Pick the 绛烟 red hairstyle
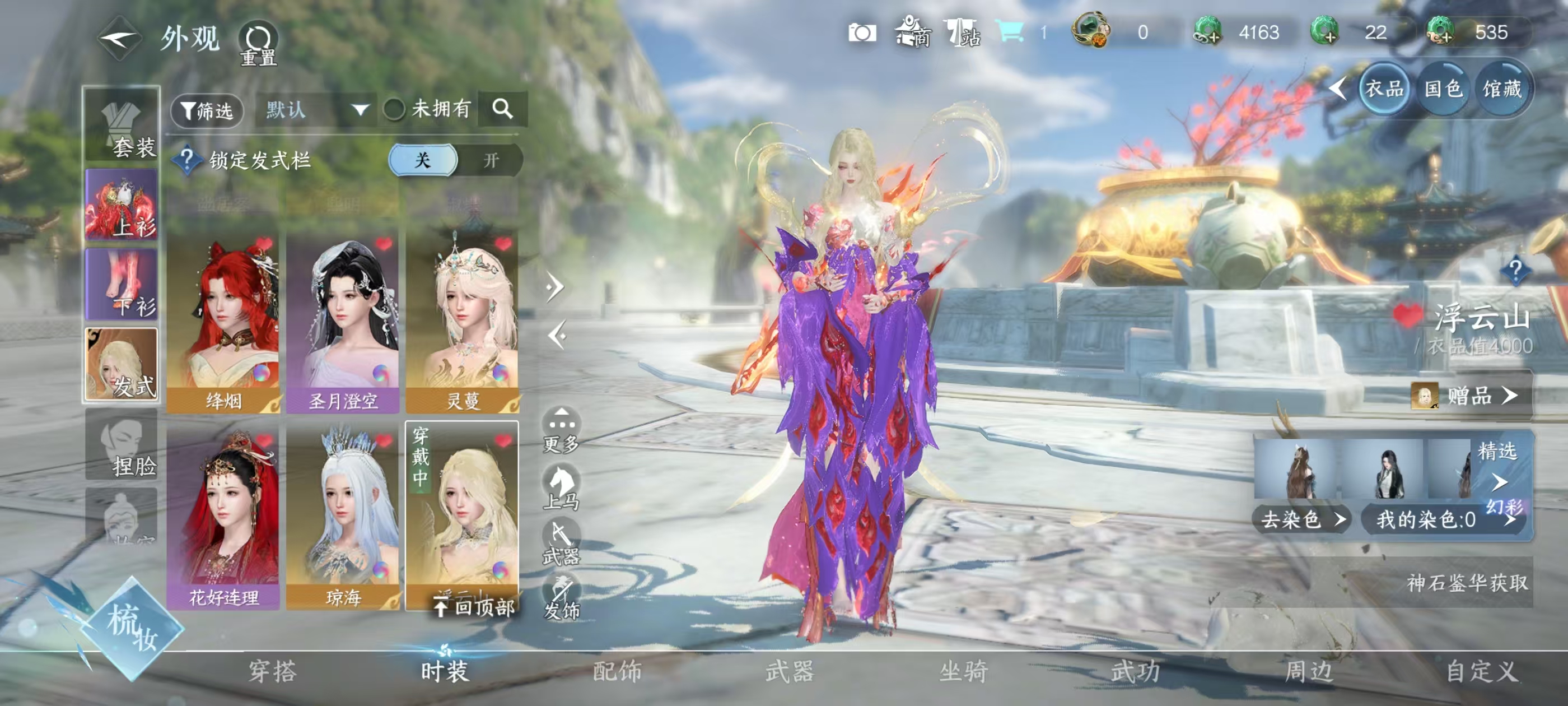Screen dimensions: 1568x706 click(223, 322)
